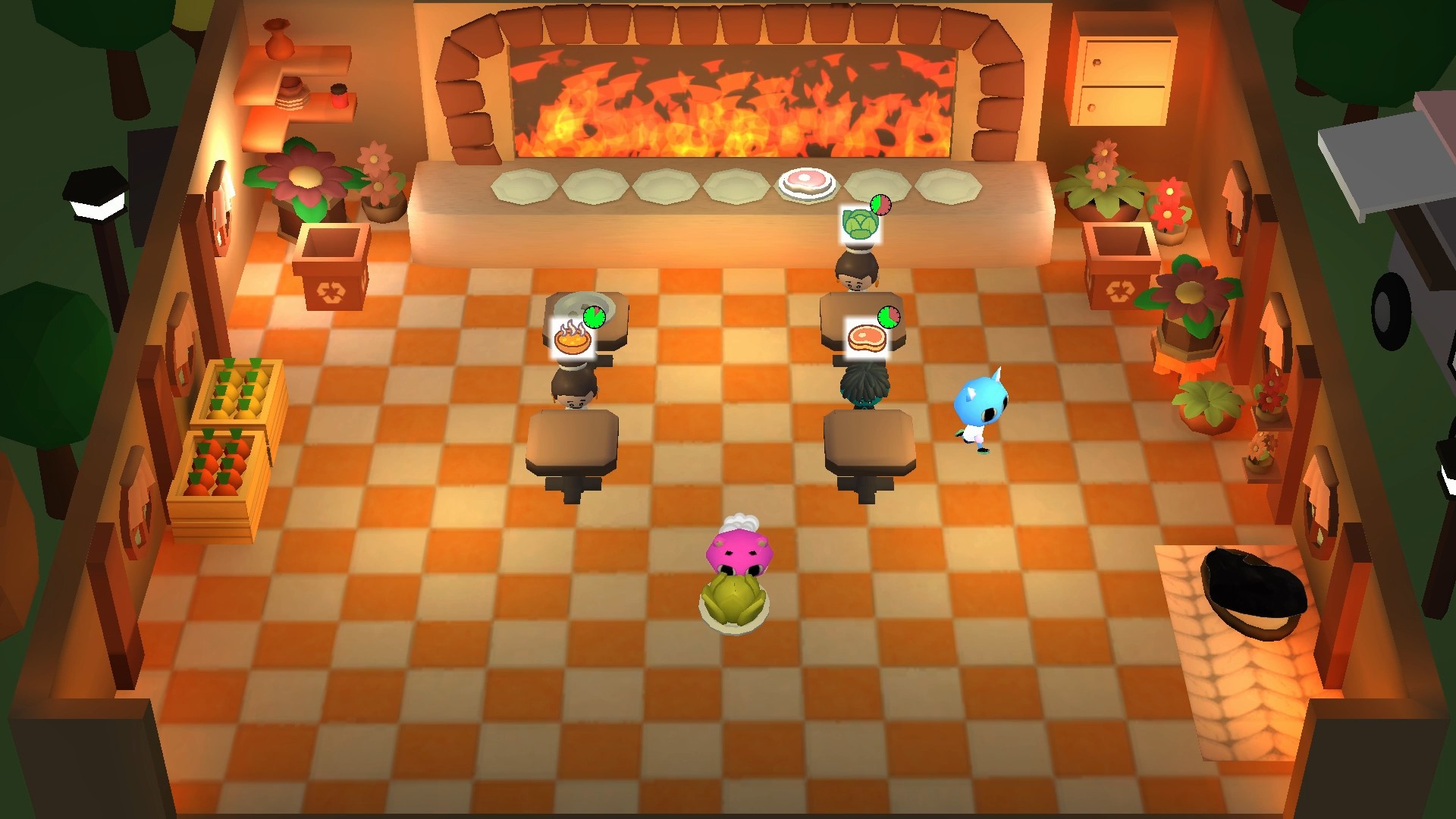Toggle the timer beside the cabbage order
The image size is (1456, 819).
[x=882, y=204]
